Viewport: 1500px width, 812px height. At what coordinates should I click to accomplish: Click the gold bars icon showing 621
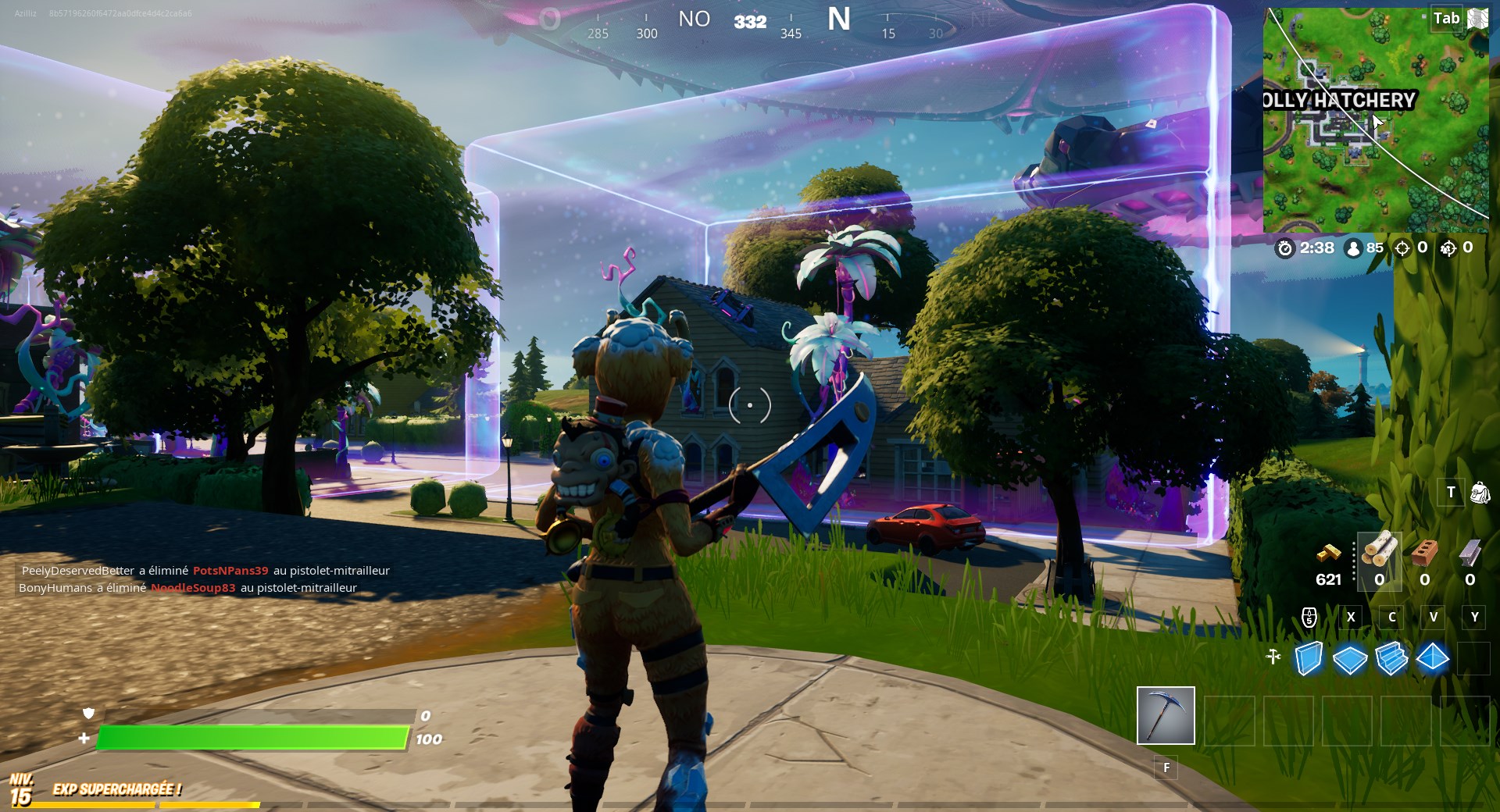coord(1328,554)
